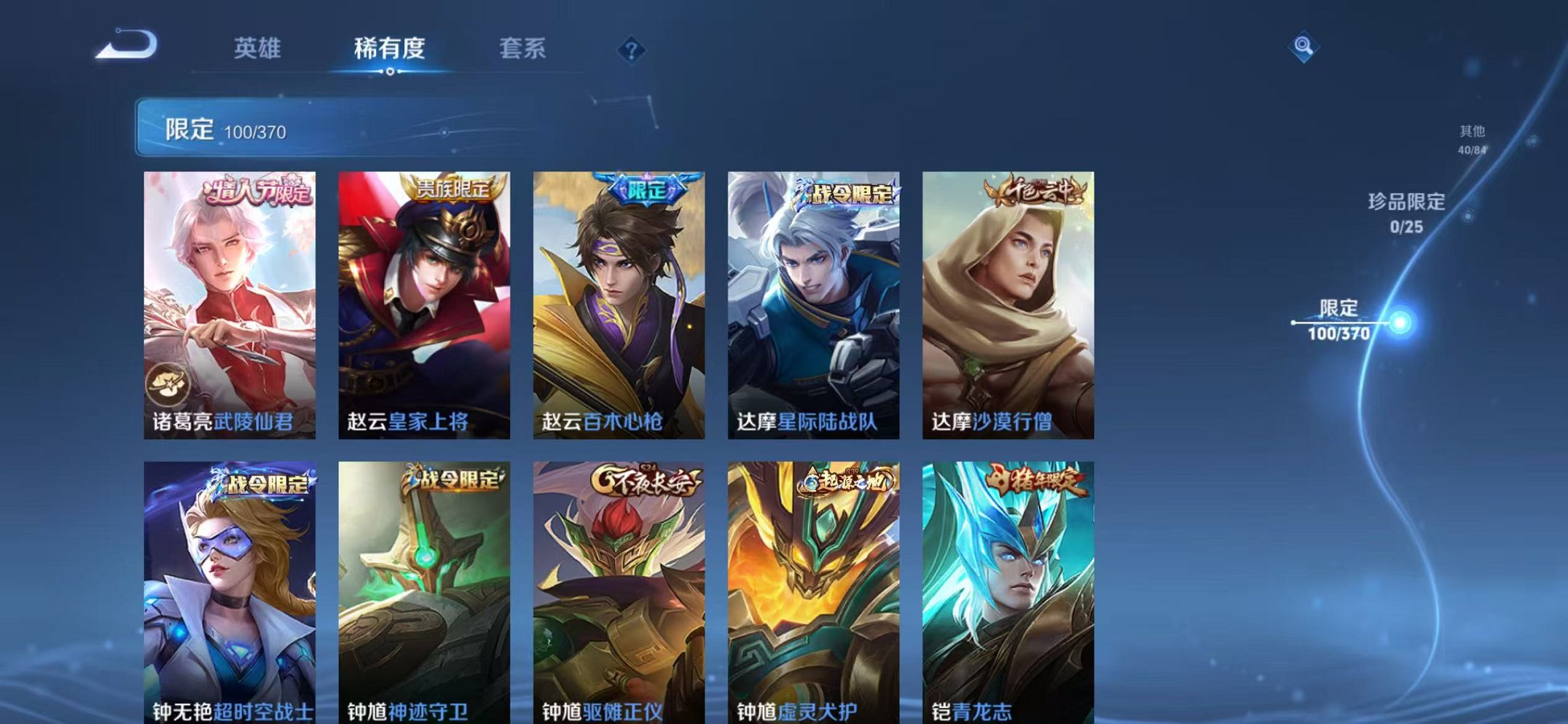Select the 稀有度 tab
The width and height of the screenshot is (1568, 724).
coord(391,47)
